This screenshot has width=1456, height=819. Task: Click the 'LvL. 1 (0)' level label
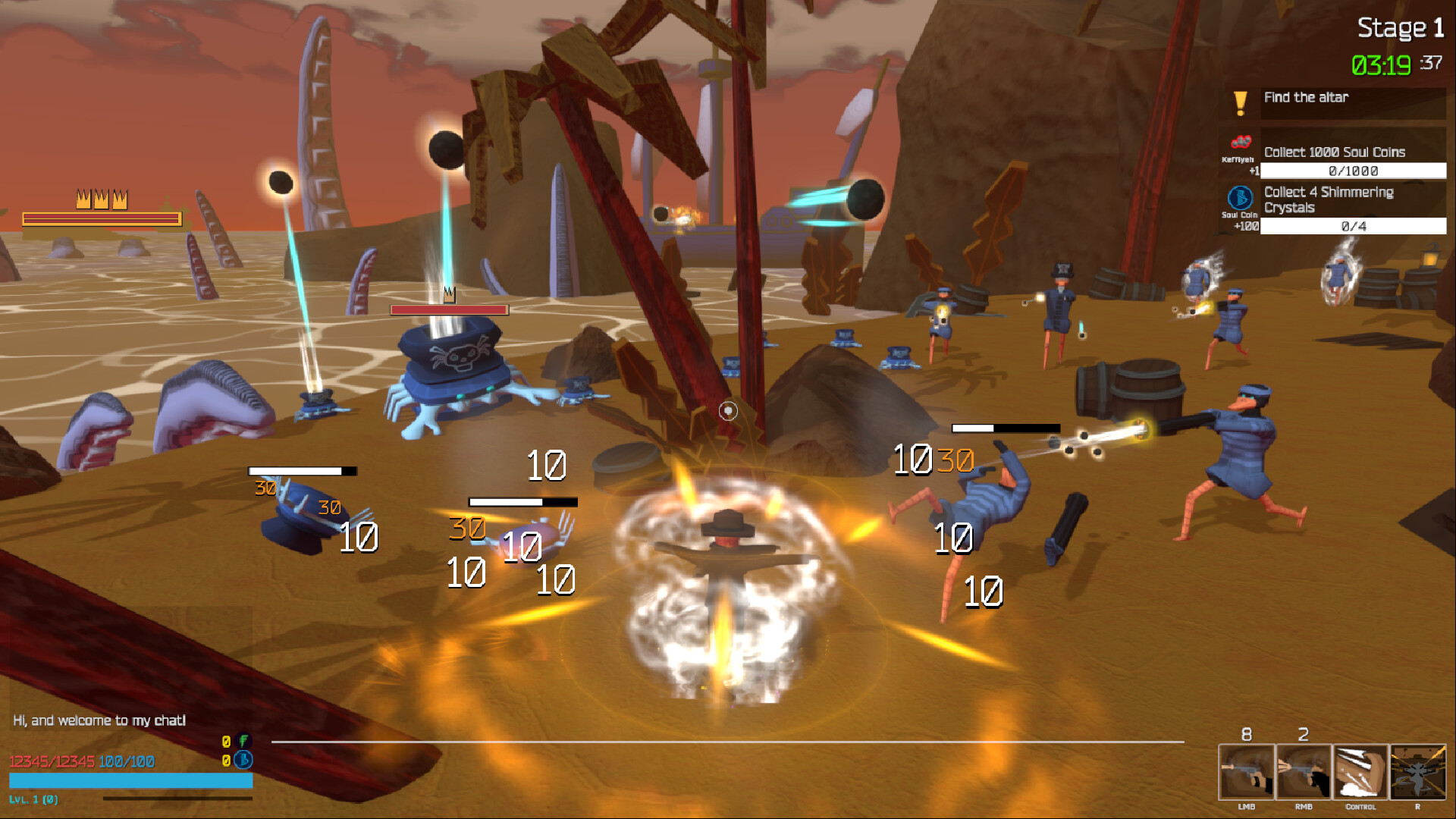pos(34,798)
